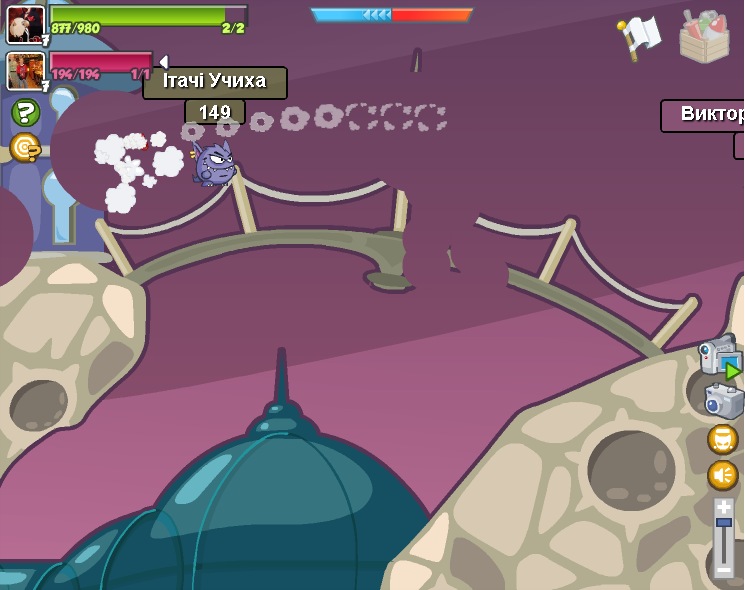
Task: Toggle the orange sound speaker button
Action: tap(723, 474)
